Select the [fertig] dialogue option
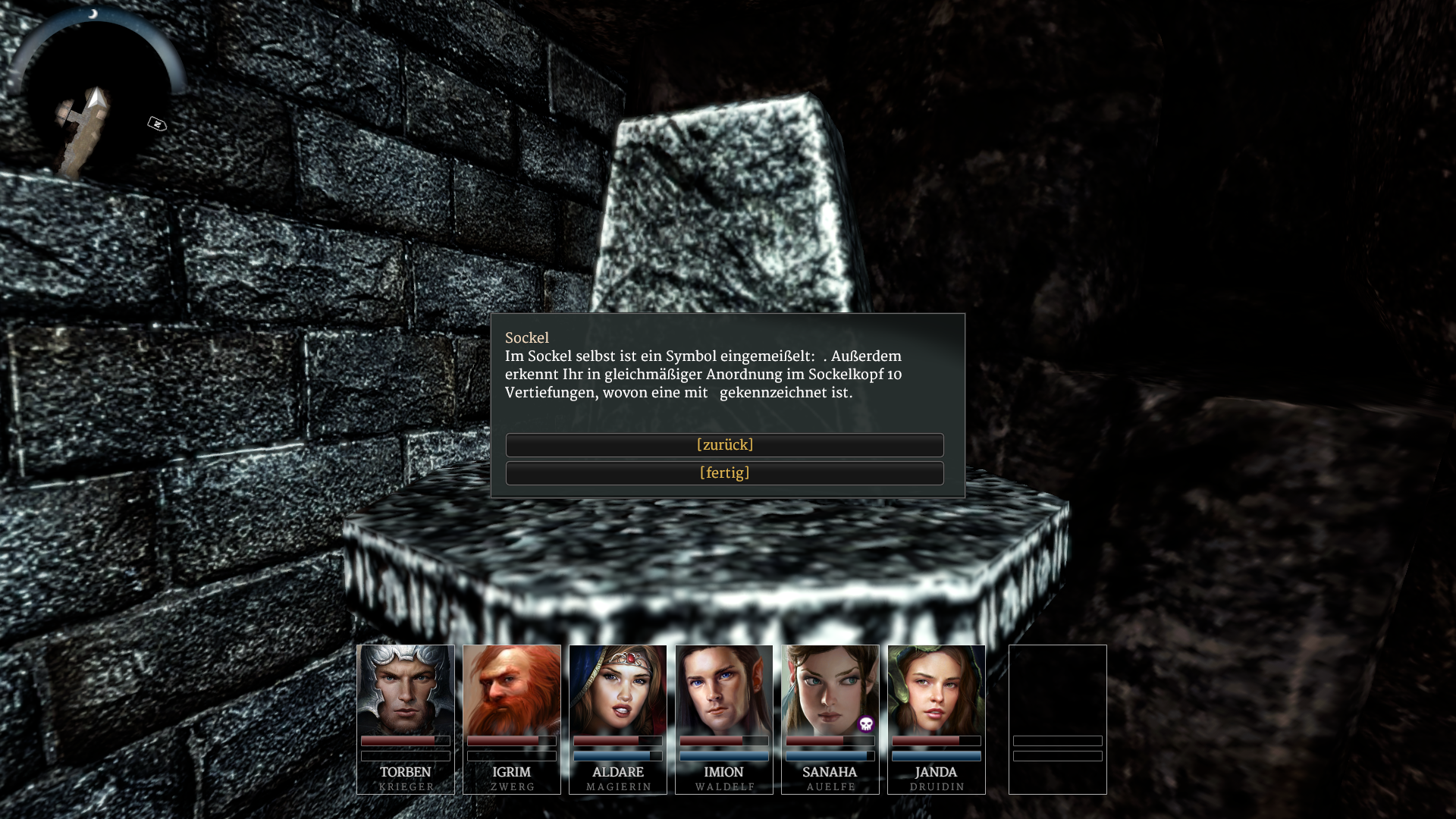 [724, 473]
